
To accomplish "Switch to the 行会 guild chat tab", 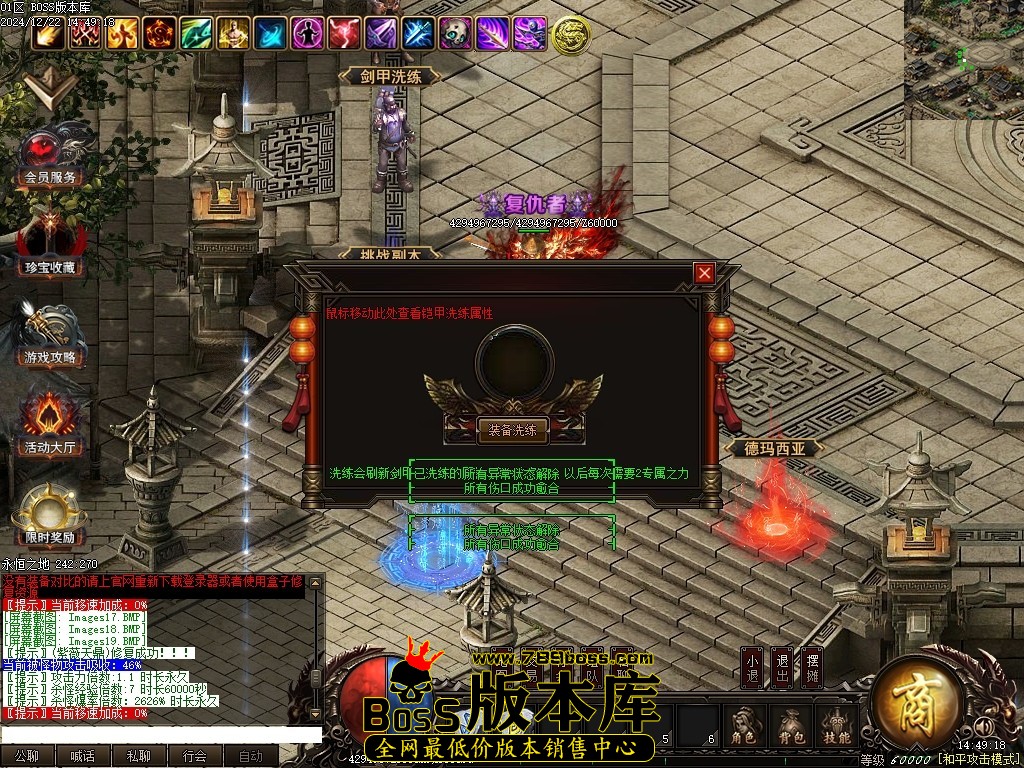I will coord(195,757).
